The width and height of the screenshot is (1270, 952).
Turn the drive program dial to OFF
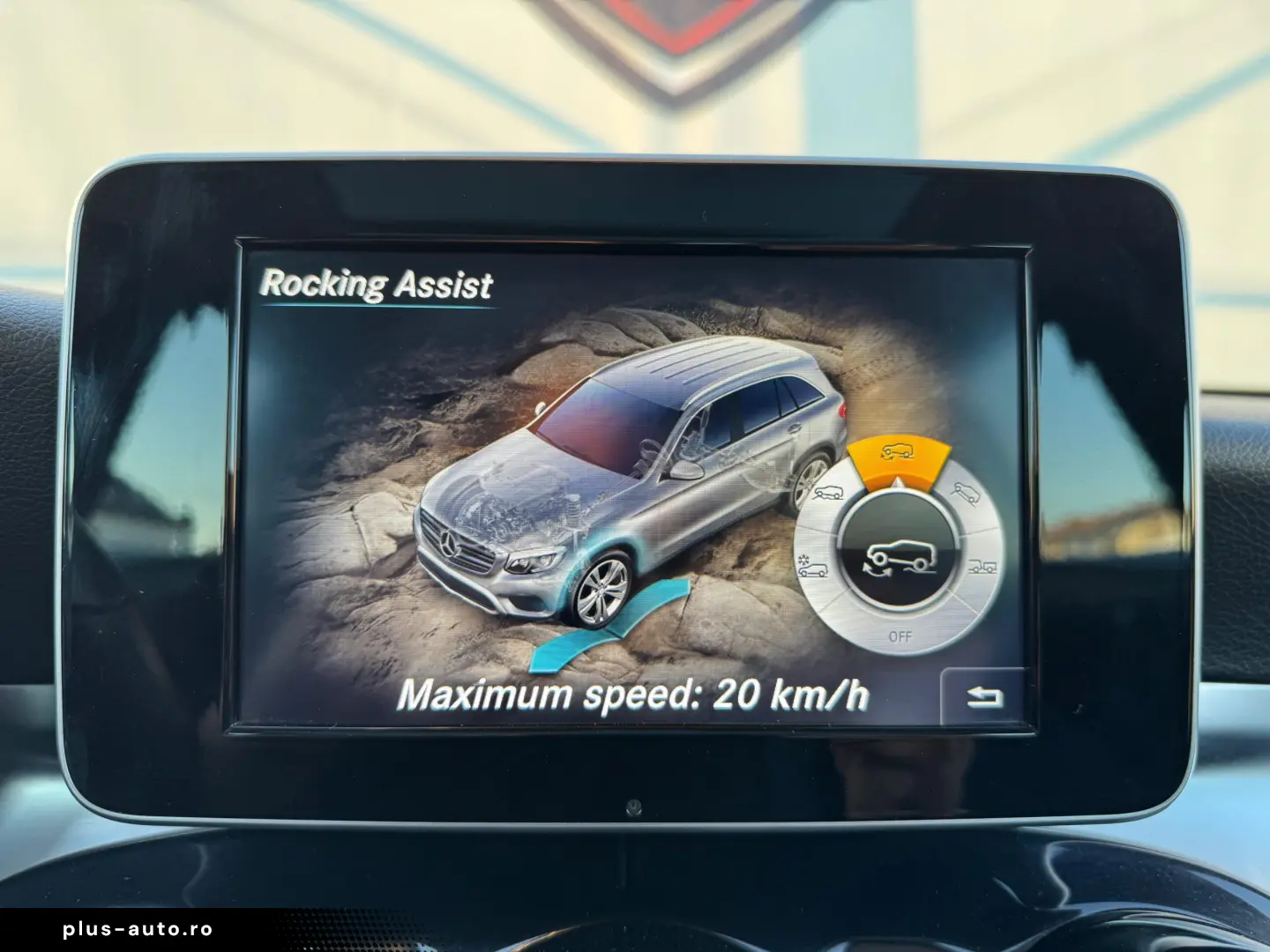pyautogui.click(x=900, y=636)
